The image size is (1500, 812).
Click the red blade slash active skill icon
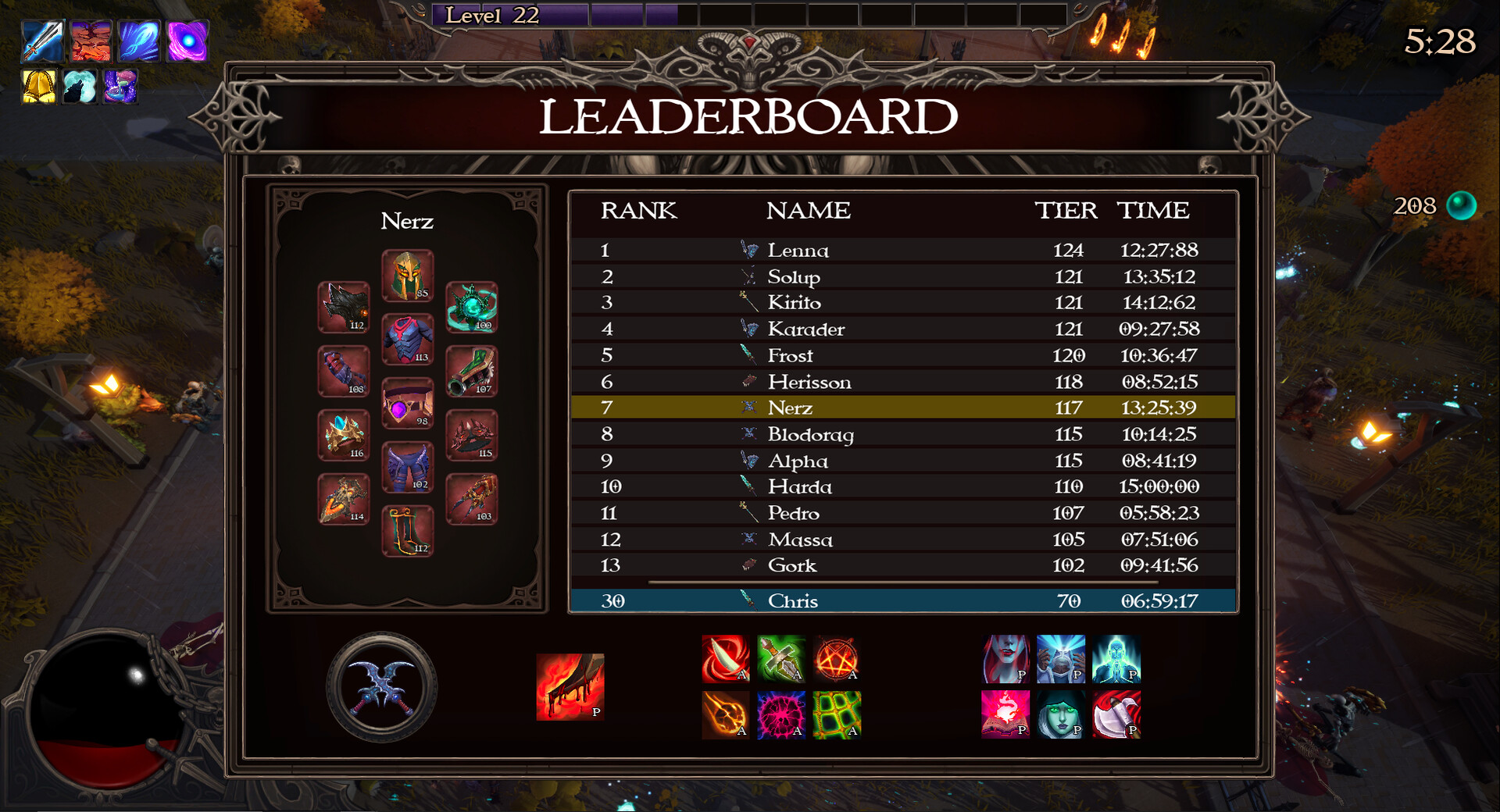click(x=725, y=660)
